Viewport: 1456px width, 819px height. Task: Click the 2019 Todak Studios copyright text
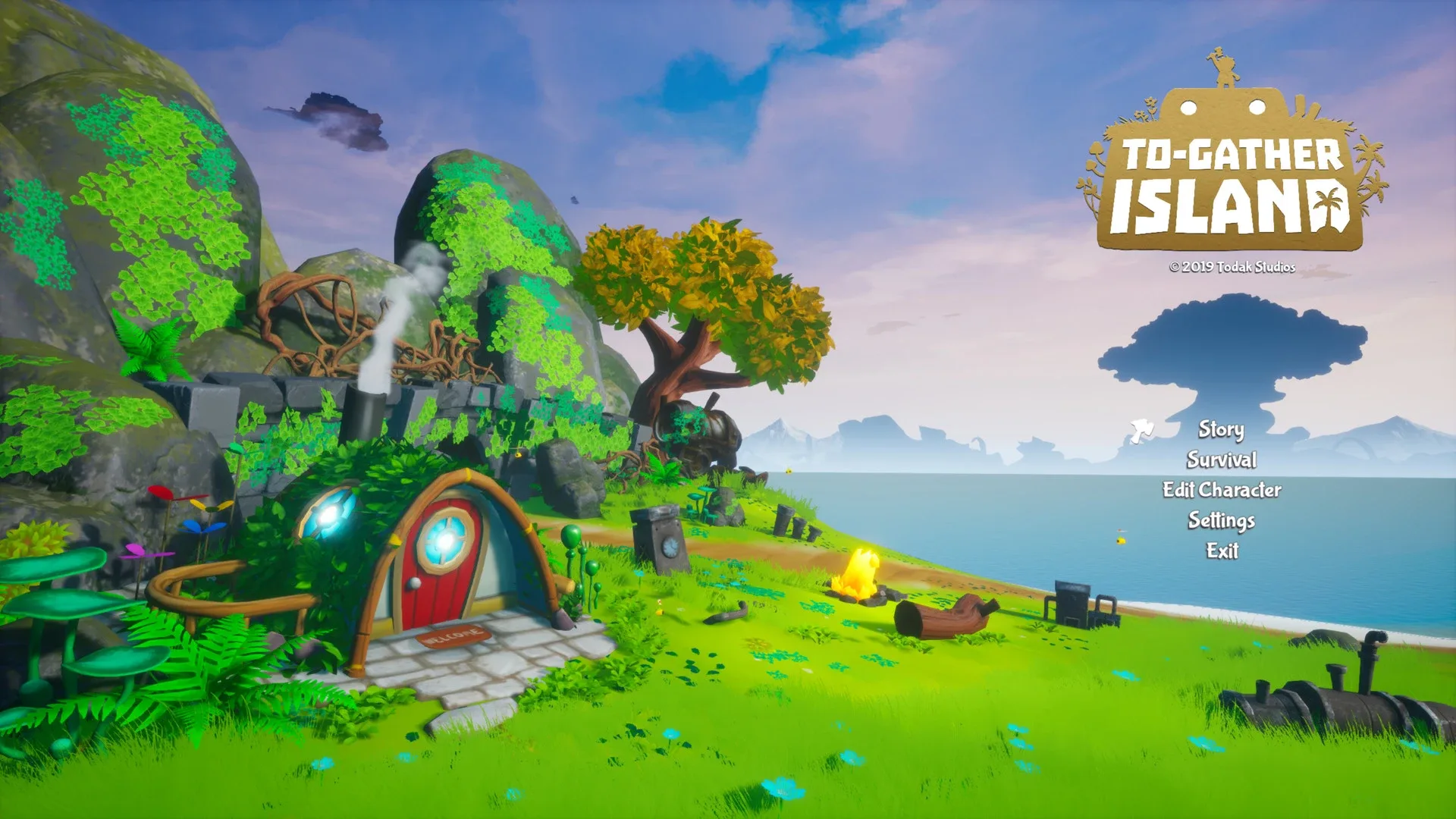click(x=1234, y=267)
